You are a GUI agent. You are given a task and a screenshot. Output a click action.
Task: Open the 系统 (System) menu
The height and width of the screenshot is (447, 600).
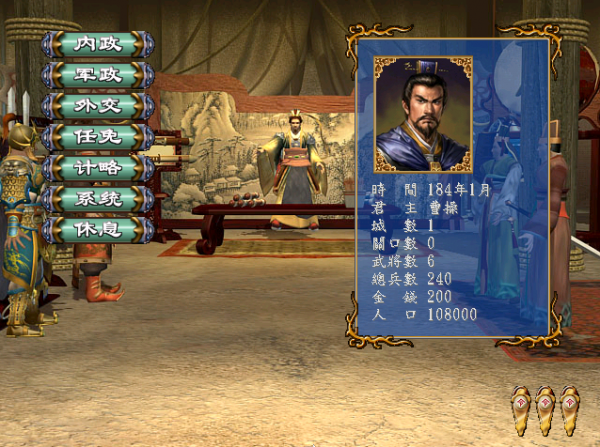point(98,199)
